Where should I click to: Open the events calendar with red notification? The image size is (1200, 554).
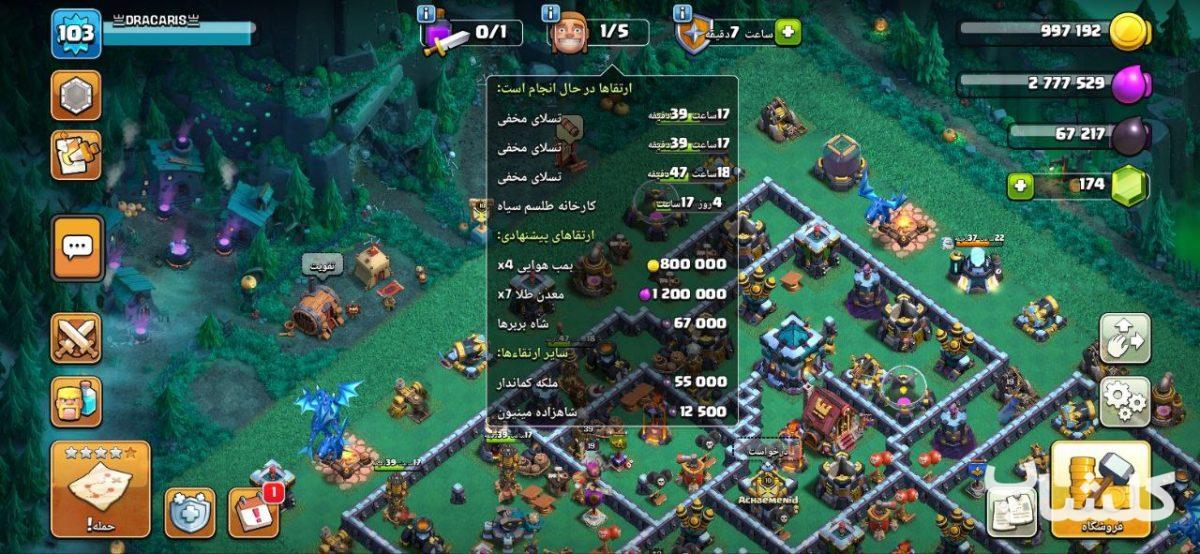[x=254, y=512]
